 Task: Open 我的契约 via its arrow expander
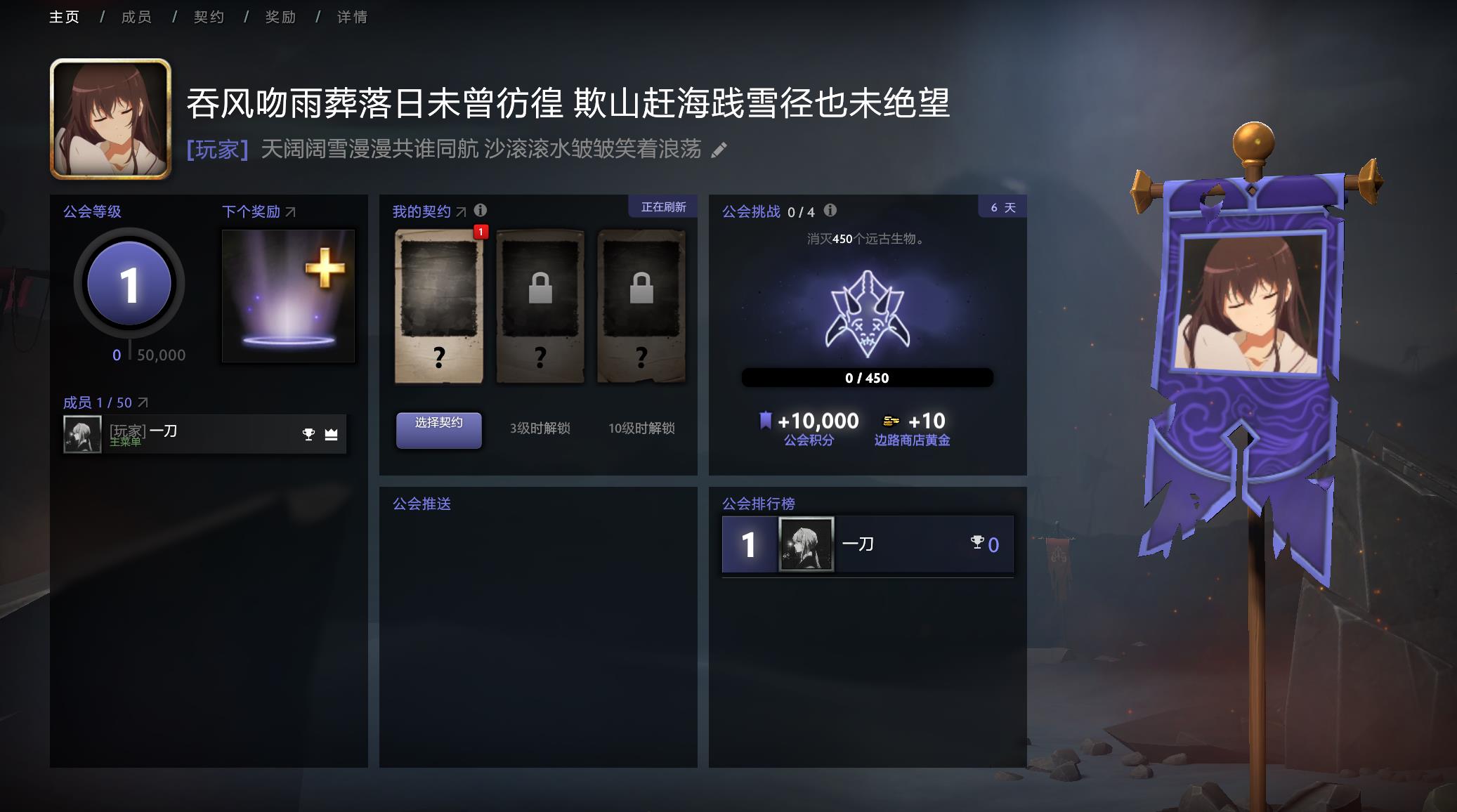(460, 211)
